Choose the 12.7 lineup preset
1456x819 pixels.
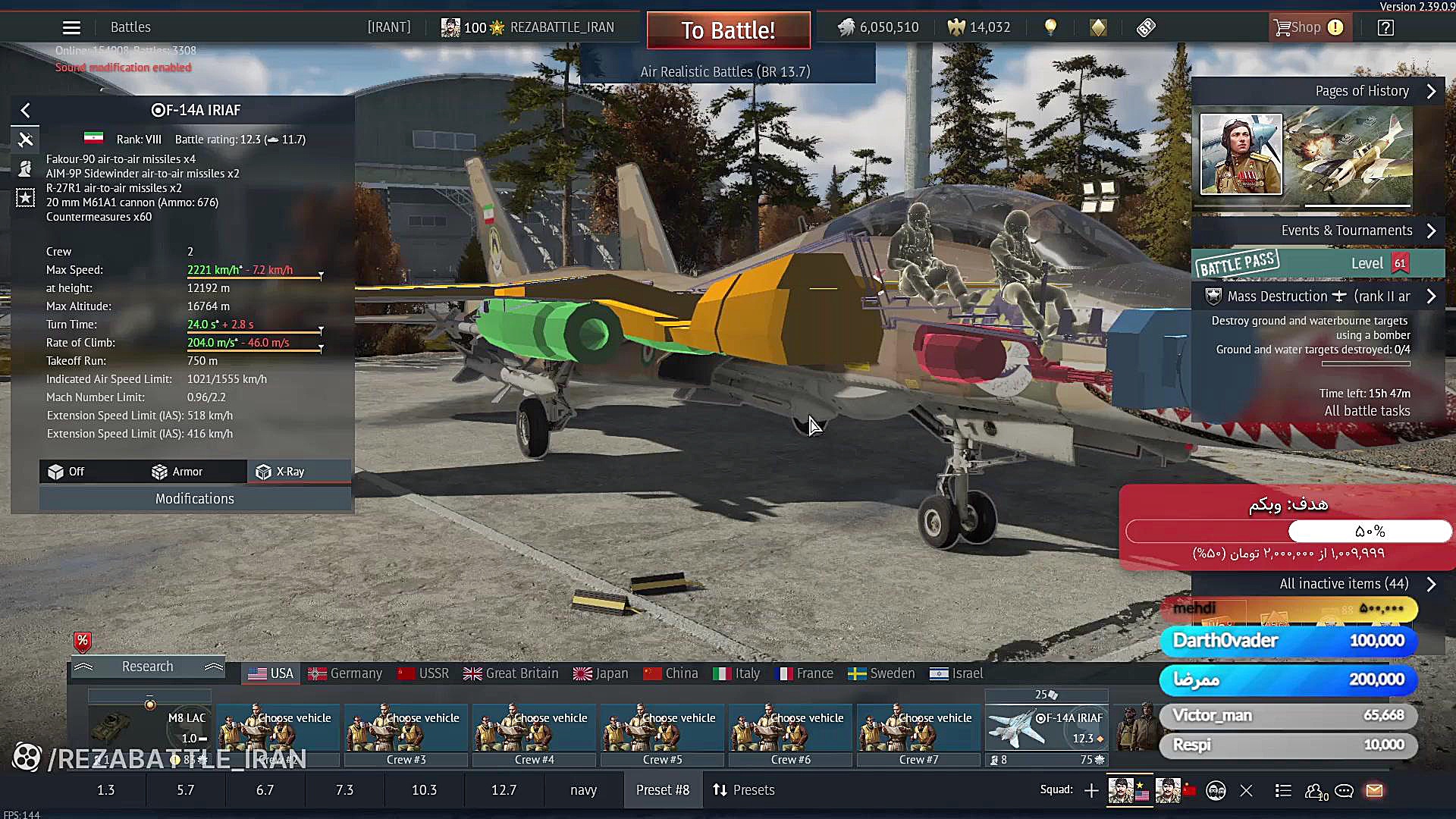tap(504, 790)
